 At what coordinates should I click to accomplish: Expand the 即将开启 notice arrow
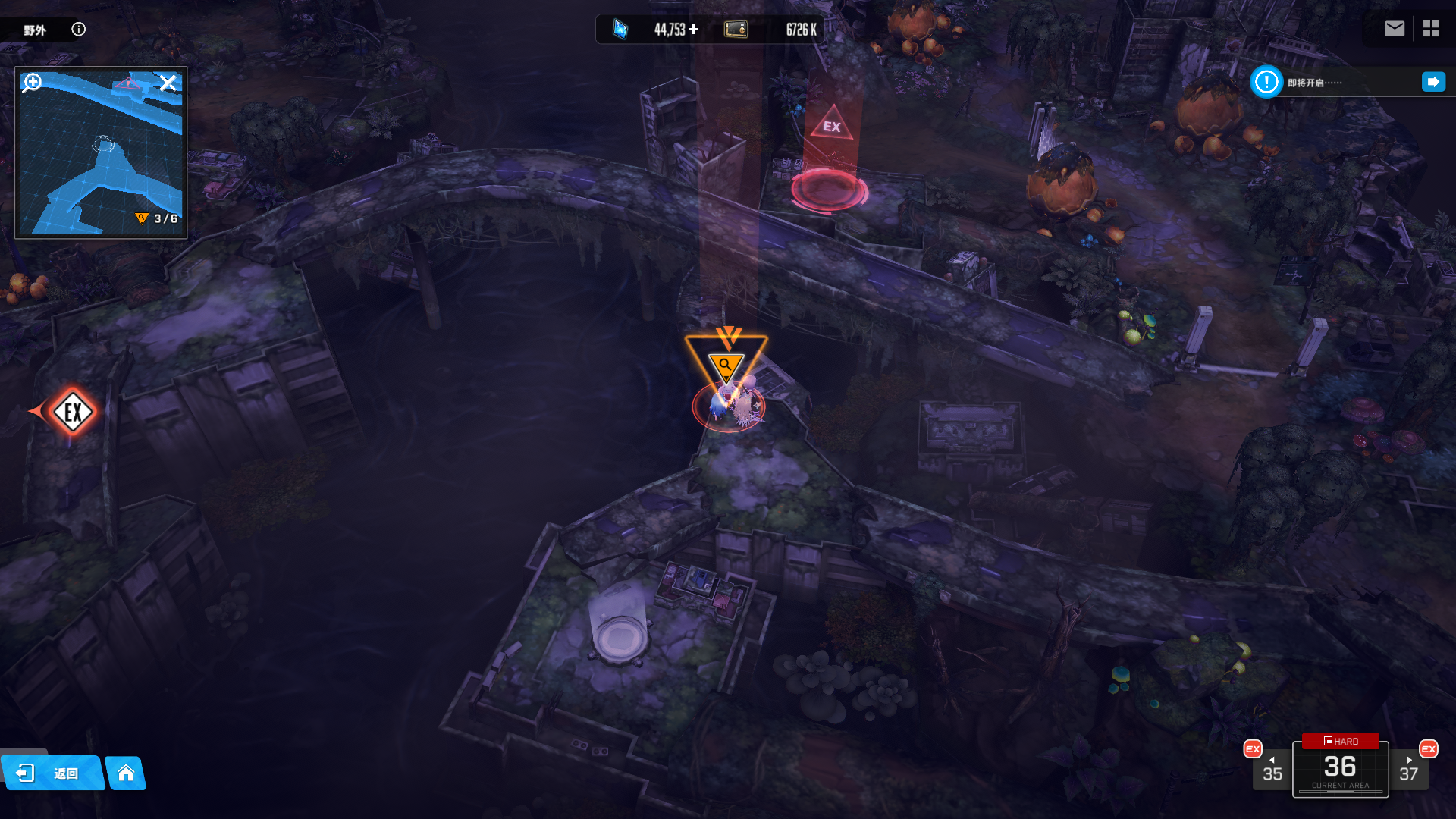[x=1433, y=82]
